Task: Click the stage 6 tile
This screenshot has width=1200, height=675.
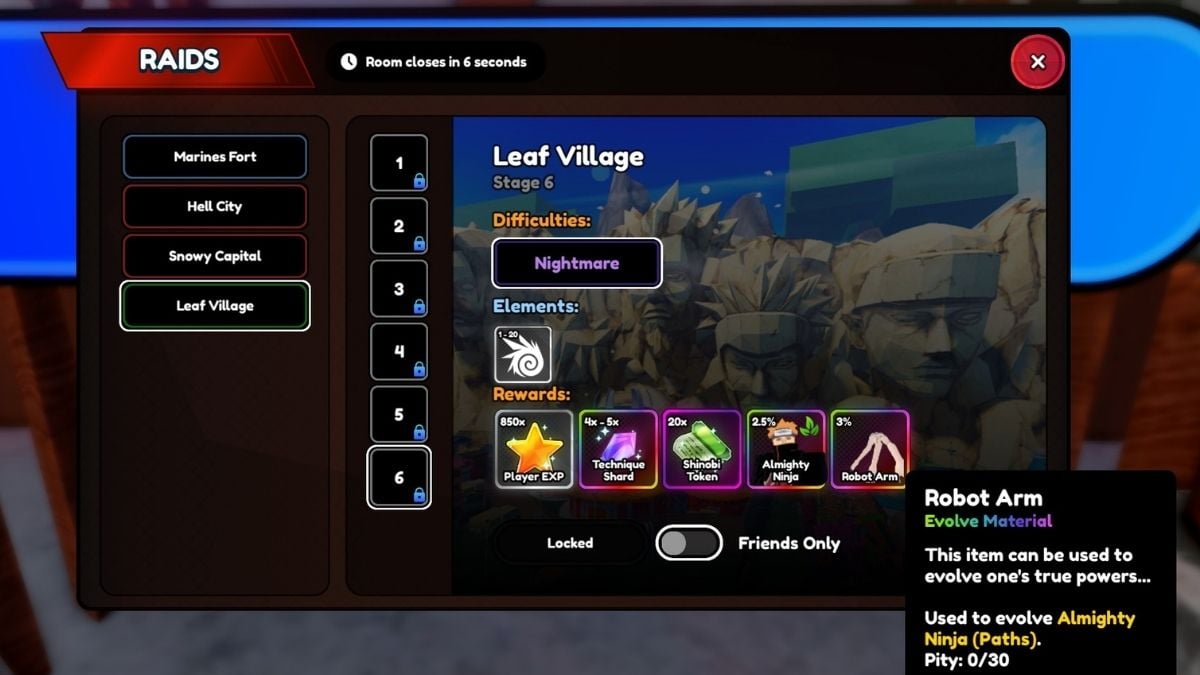Action: tap(399, 478)
